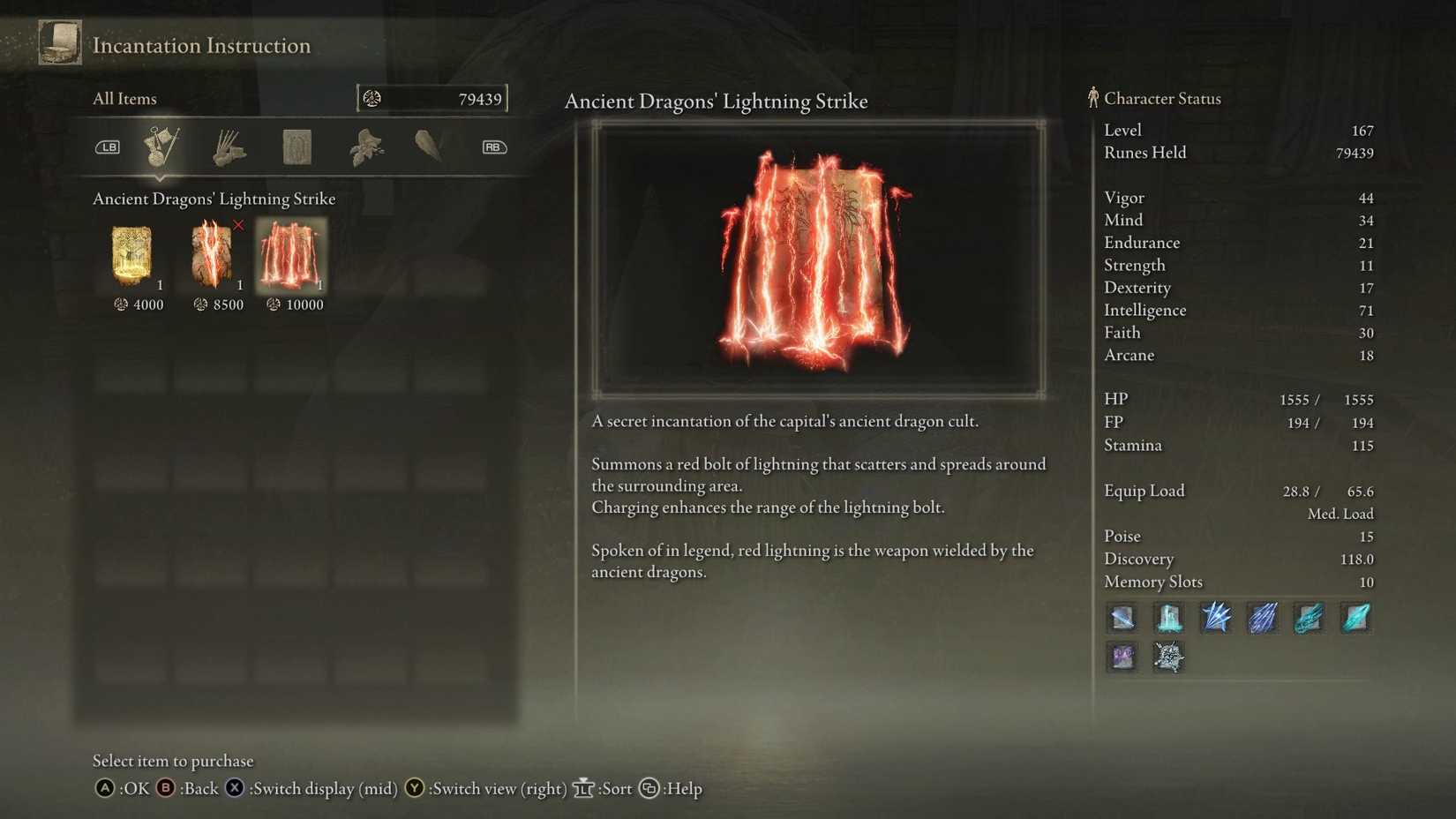Open the scrolls category filter icon
The width and height of the screenshot is (1456, 819).
296,147
